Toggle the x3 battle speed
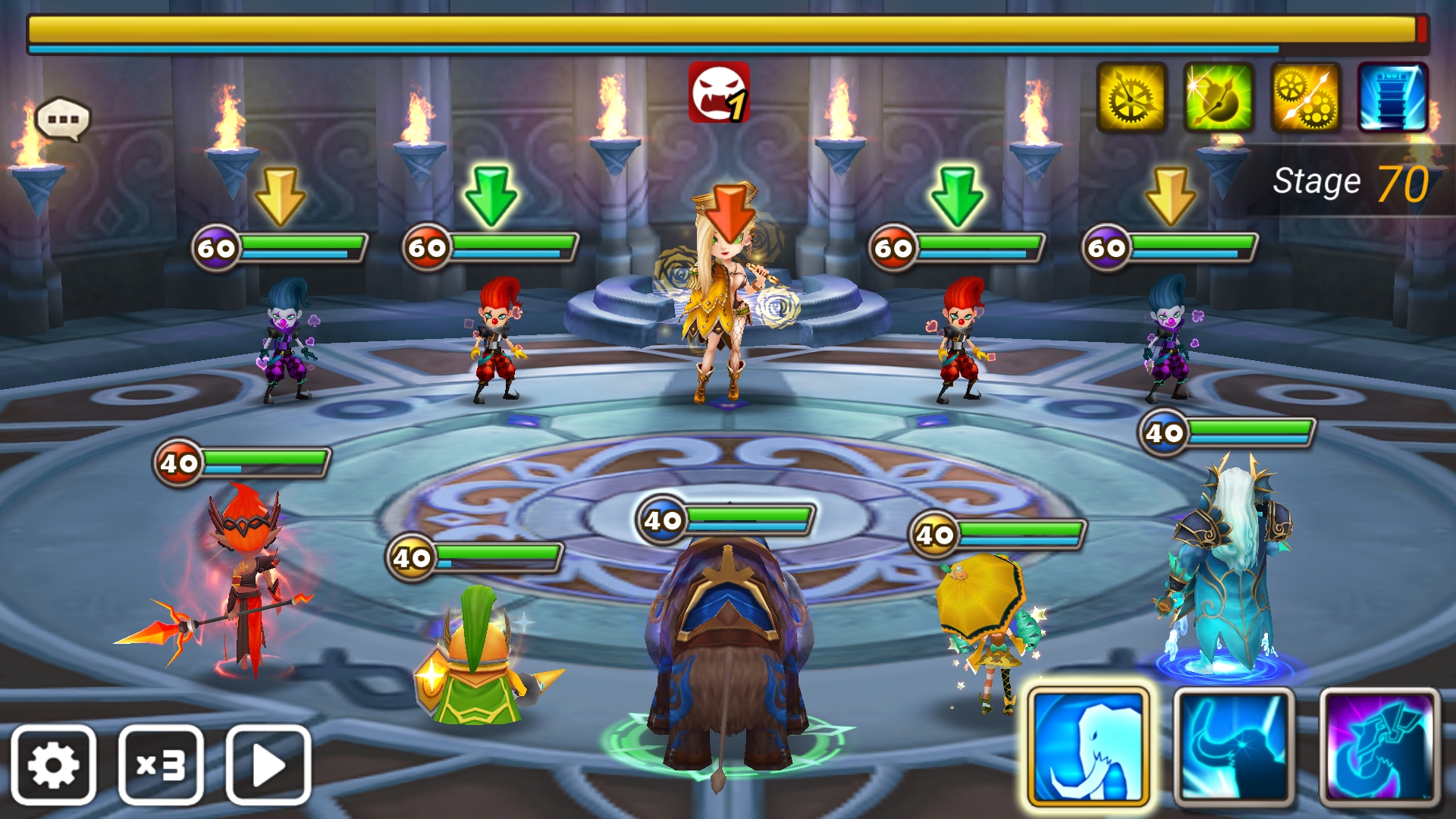Image resolution: width=1456 pixels, height=819 pixels. pyautogui.click(x=161, y=764)
